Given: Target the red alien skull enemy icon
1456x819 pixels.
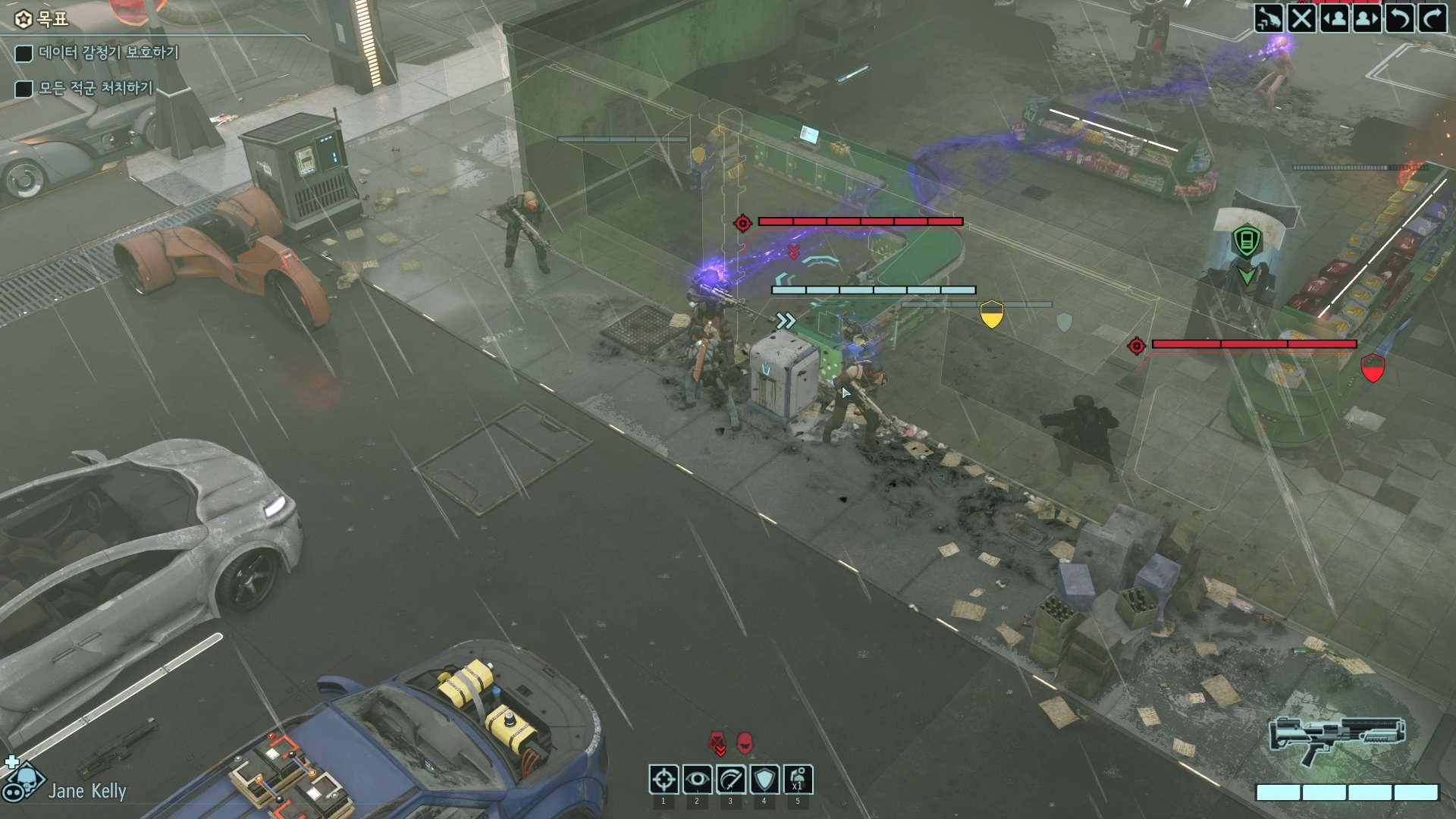Looking at the screenshot, I should click(x=745, y=742).
